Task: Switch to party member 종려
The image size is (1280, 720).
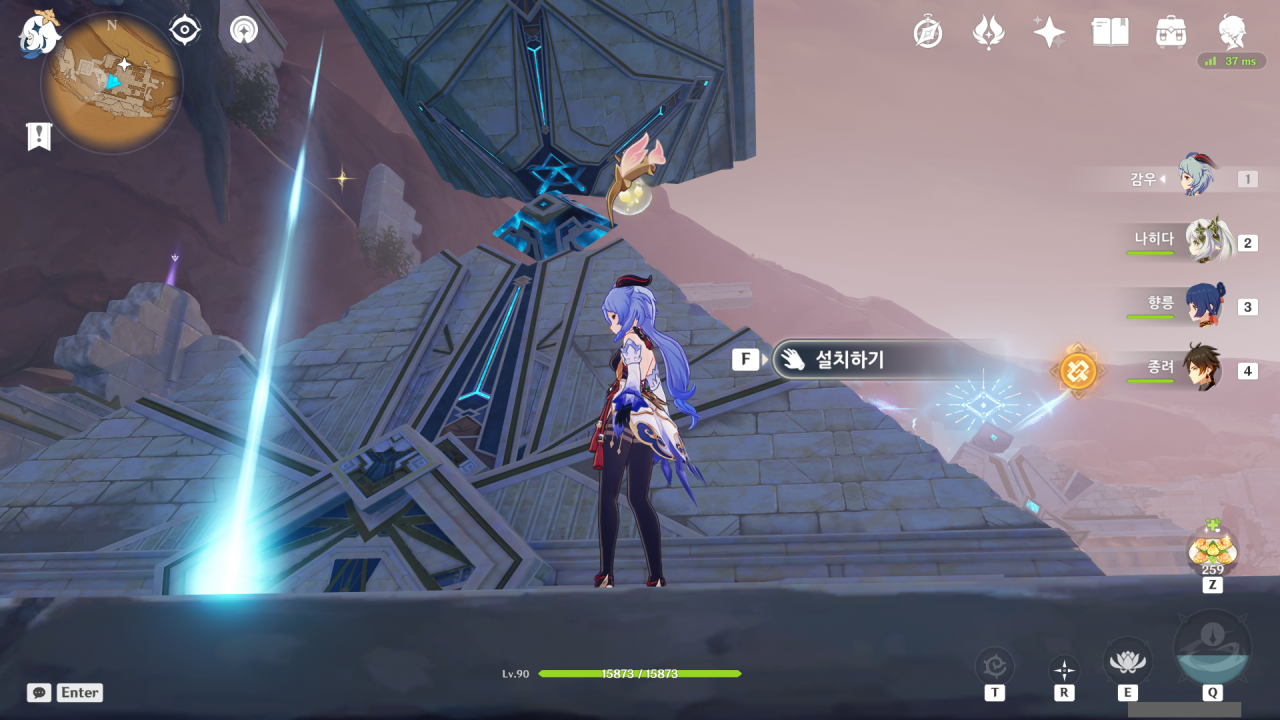Action: point(1202,370)
